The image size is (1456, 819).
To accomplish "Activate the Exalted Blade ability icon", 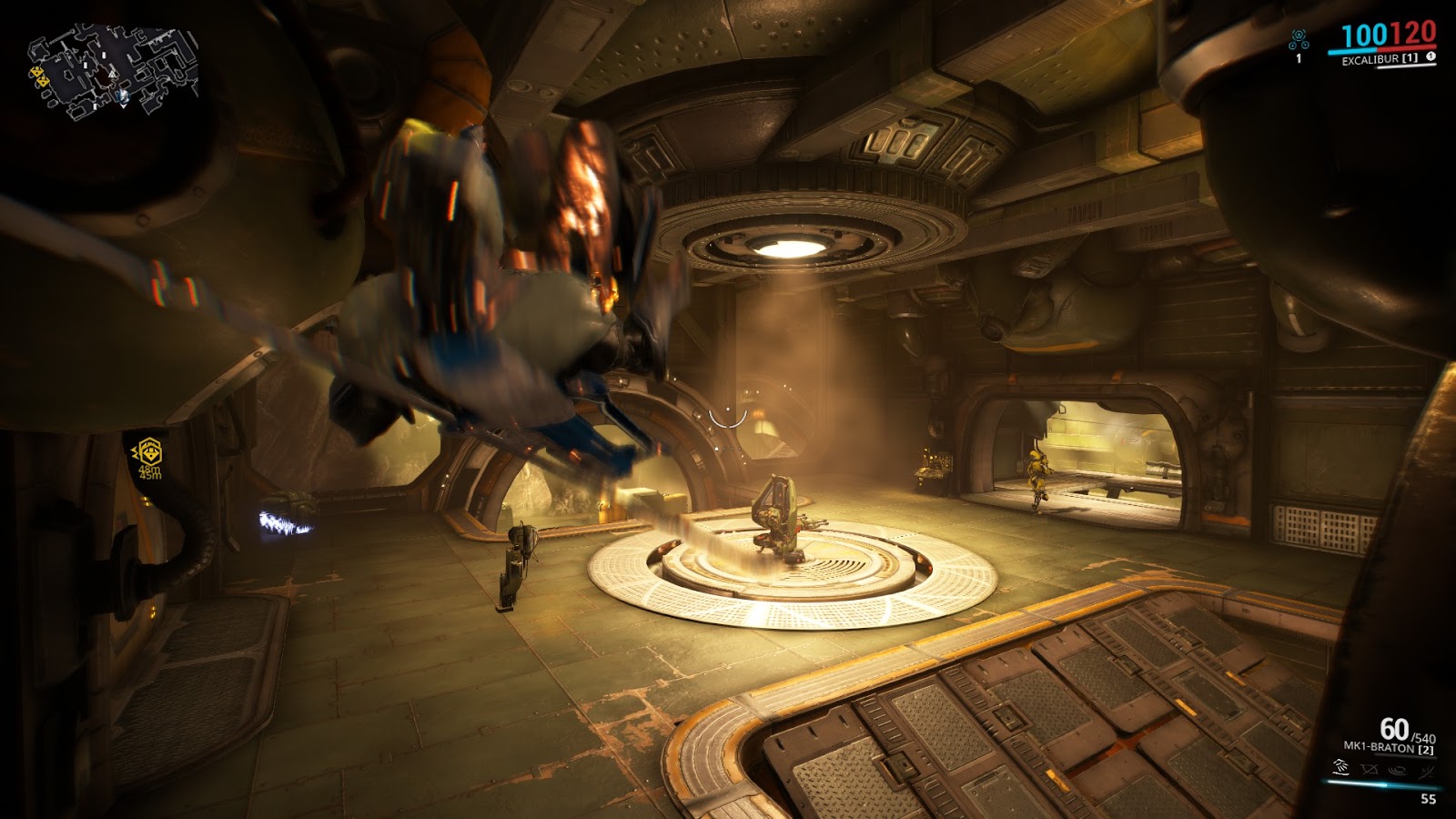I will click(1426, 770).
